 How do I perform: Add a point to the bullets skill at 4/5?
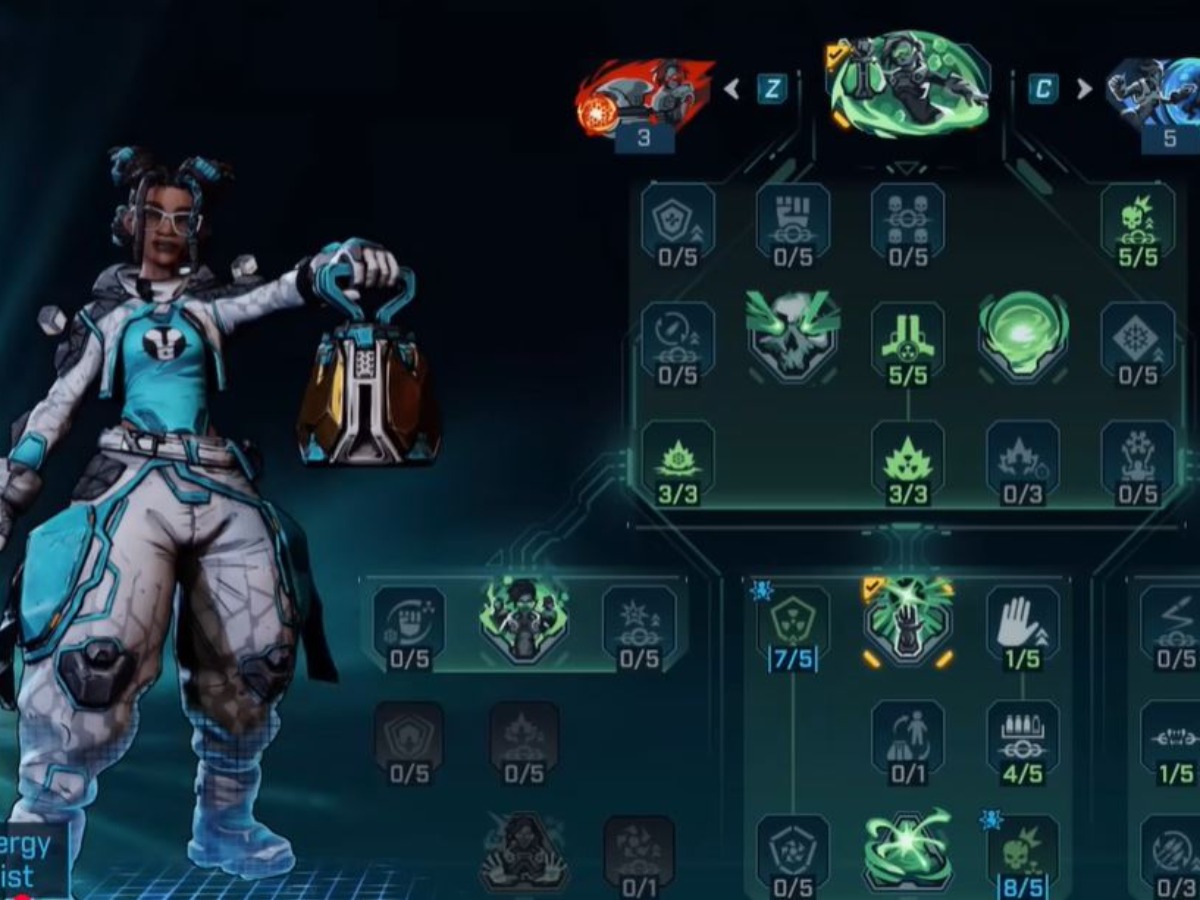coord(1022,735)
